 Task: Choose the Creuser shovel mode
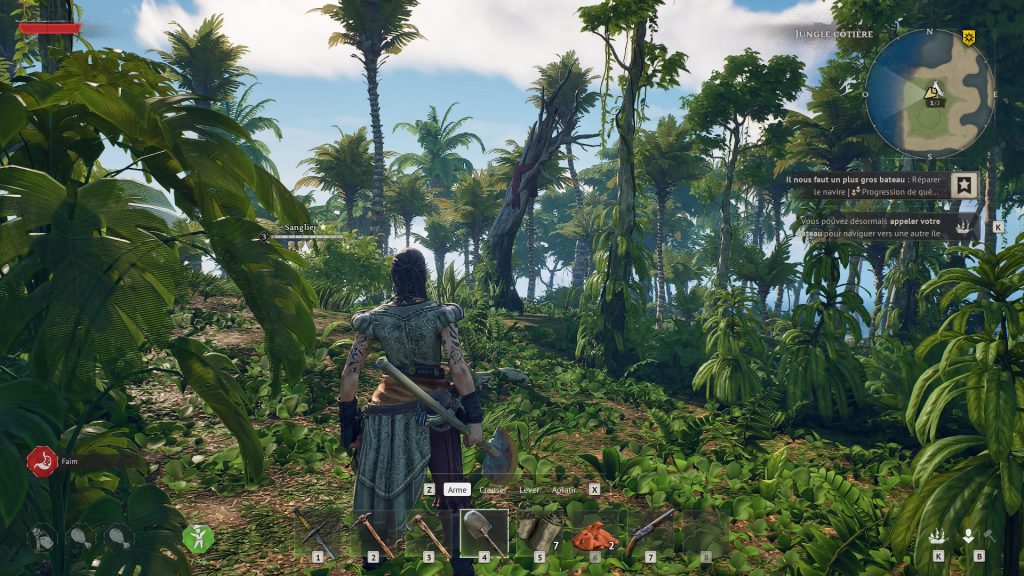(x=493, y=490)
